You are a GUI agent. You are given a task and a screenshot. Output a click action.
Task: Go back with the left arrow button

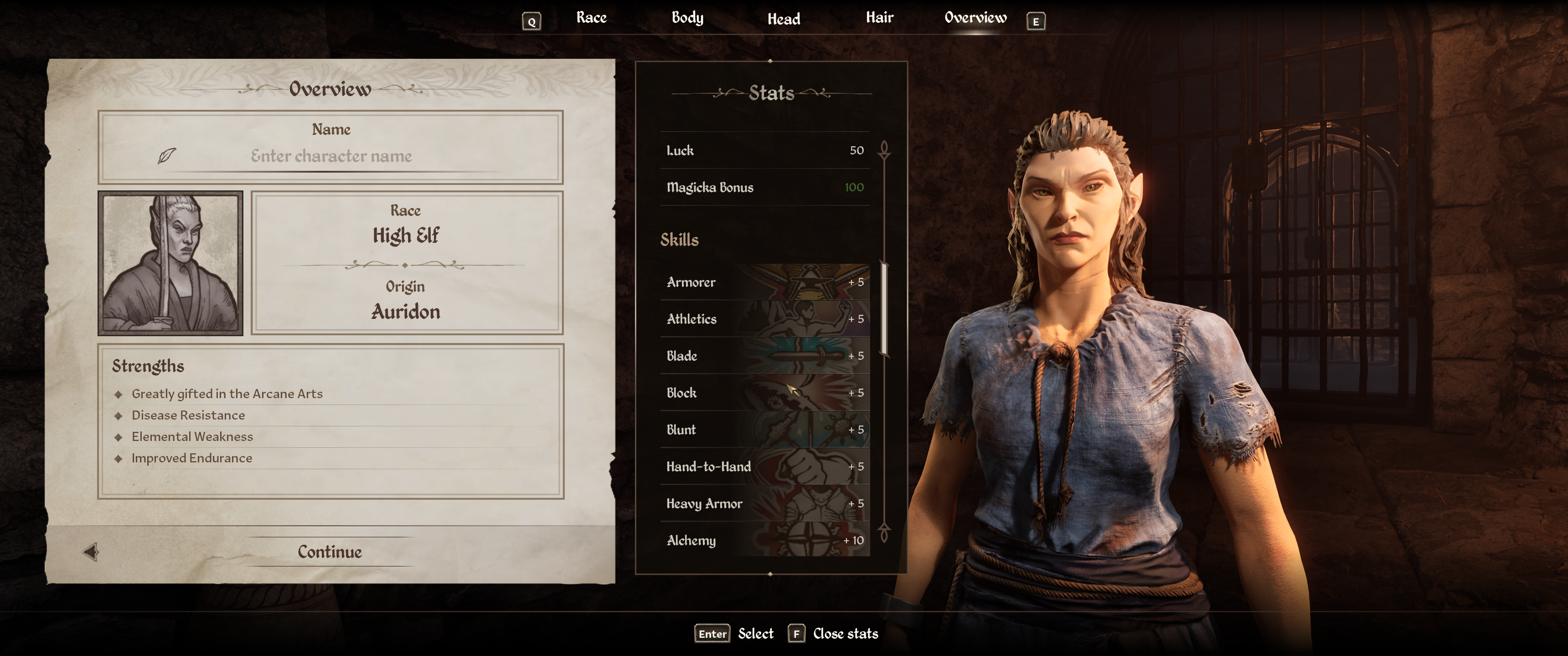click(91, 552)
